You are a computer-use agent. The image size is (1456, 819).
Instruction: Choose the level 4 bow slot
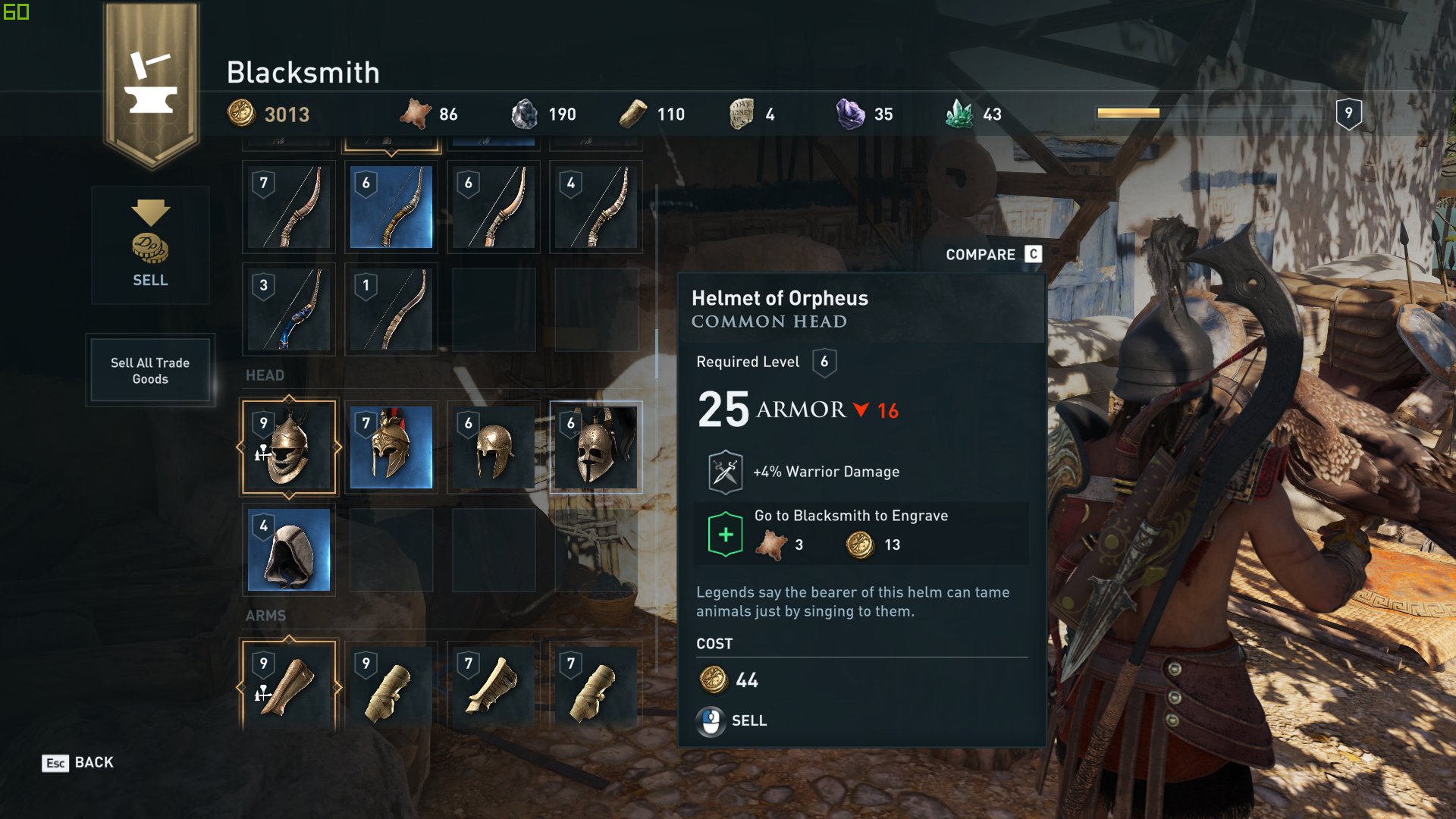pos(596,207)
